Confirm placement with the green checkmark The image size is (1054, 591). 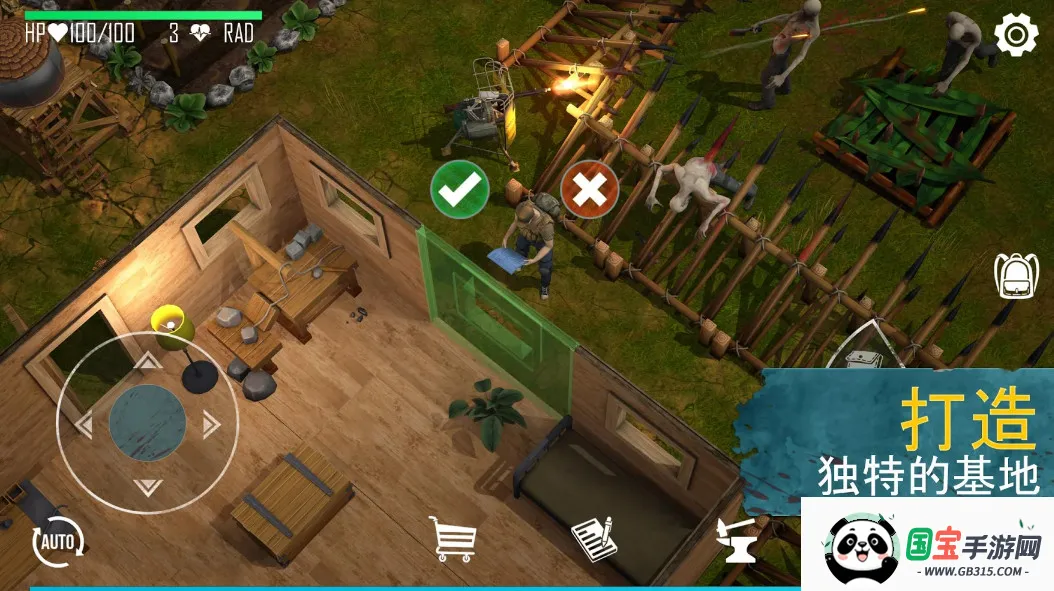[x=460, y=189]
